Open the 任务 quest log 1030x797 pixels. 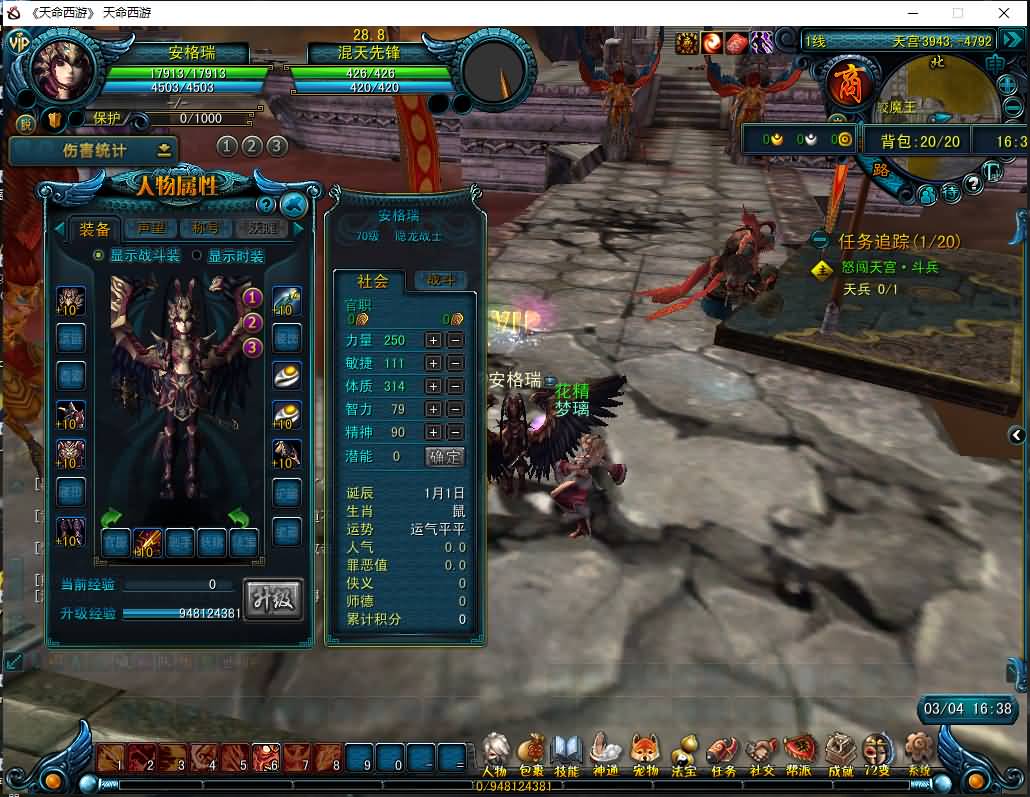point(723,752)
